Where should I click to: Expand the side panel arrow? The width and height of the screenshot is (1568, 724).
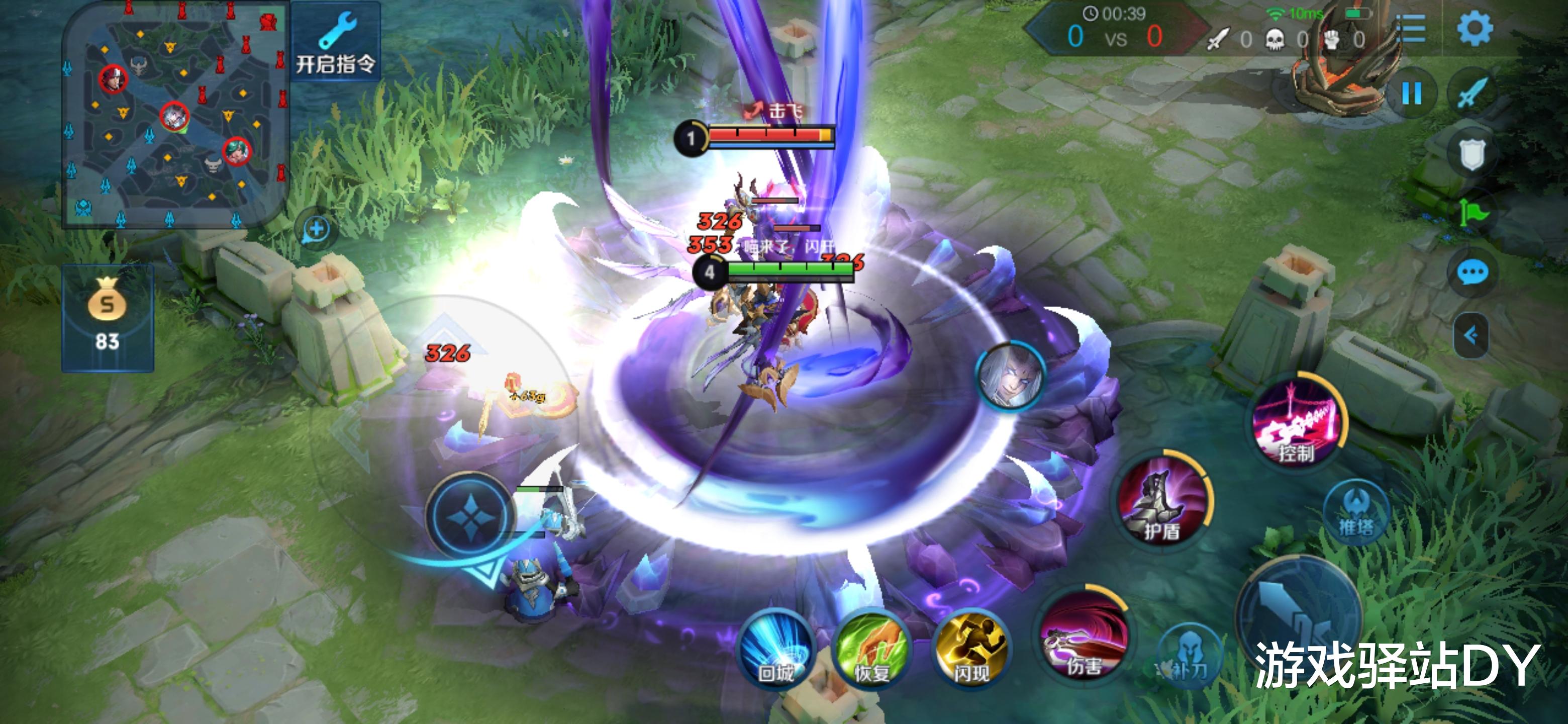coord(1471,335)
